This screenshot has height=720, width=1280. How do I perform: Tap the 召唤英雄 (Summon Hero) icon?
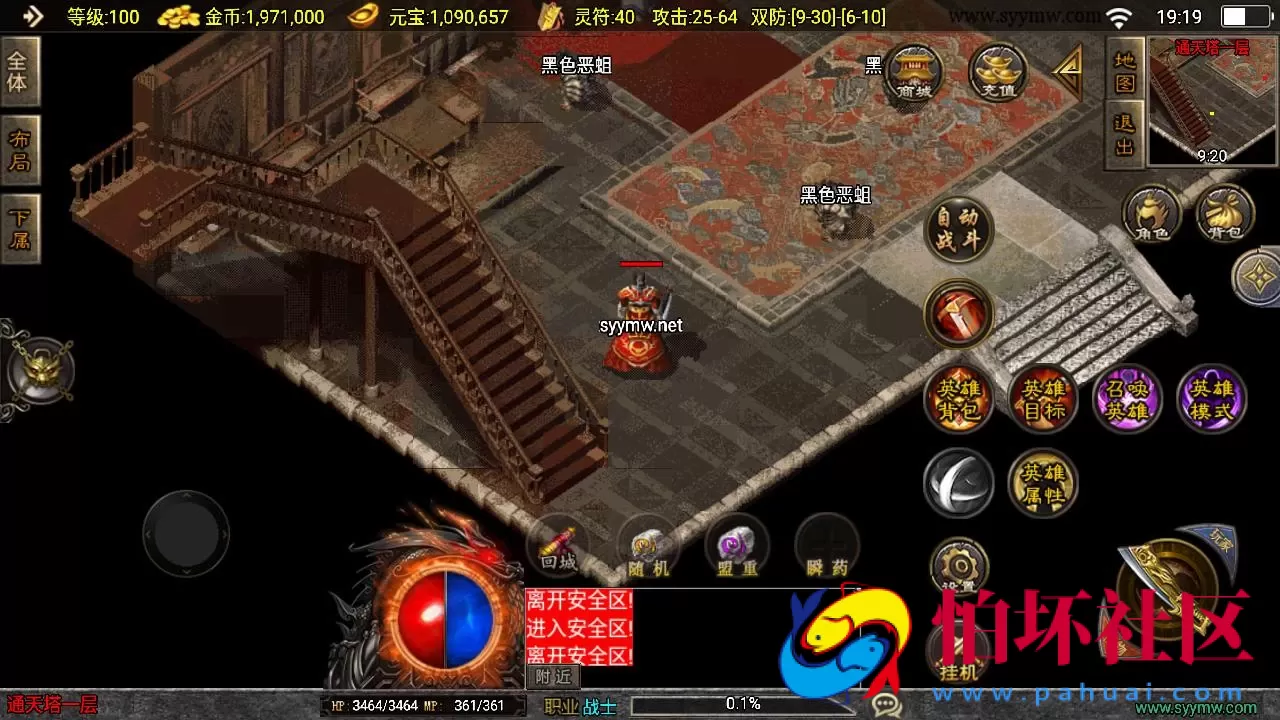pos(1126,398)
